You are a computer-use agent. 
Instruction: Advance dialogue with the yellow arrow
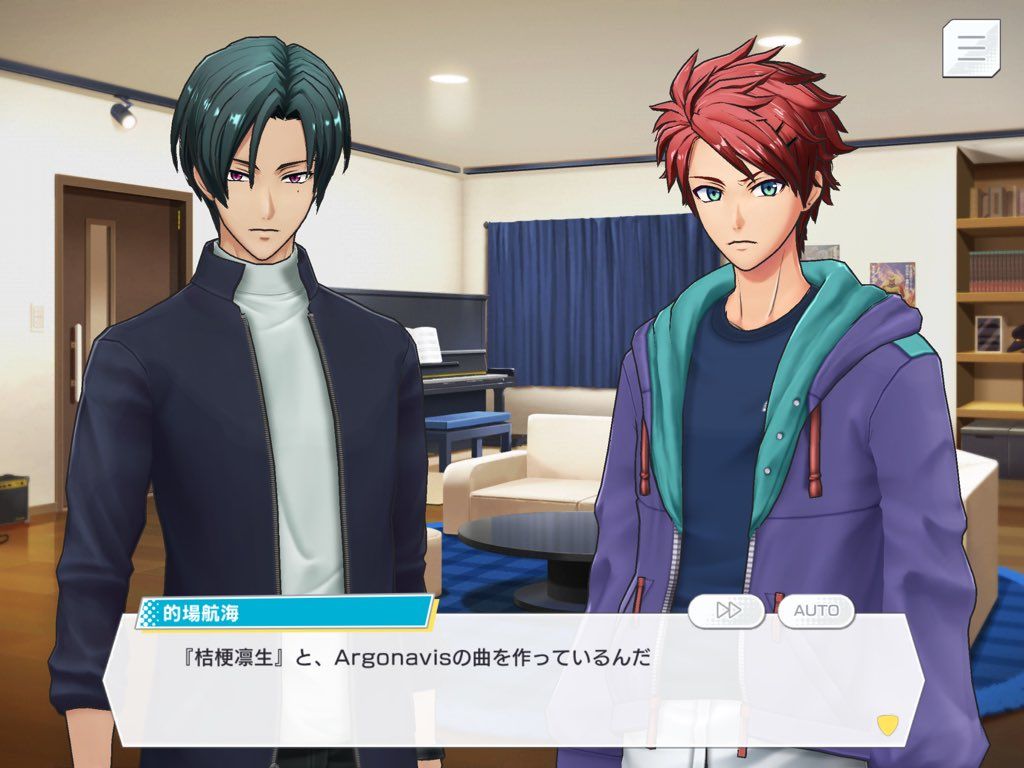click(x=886, y=724)
